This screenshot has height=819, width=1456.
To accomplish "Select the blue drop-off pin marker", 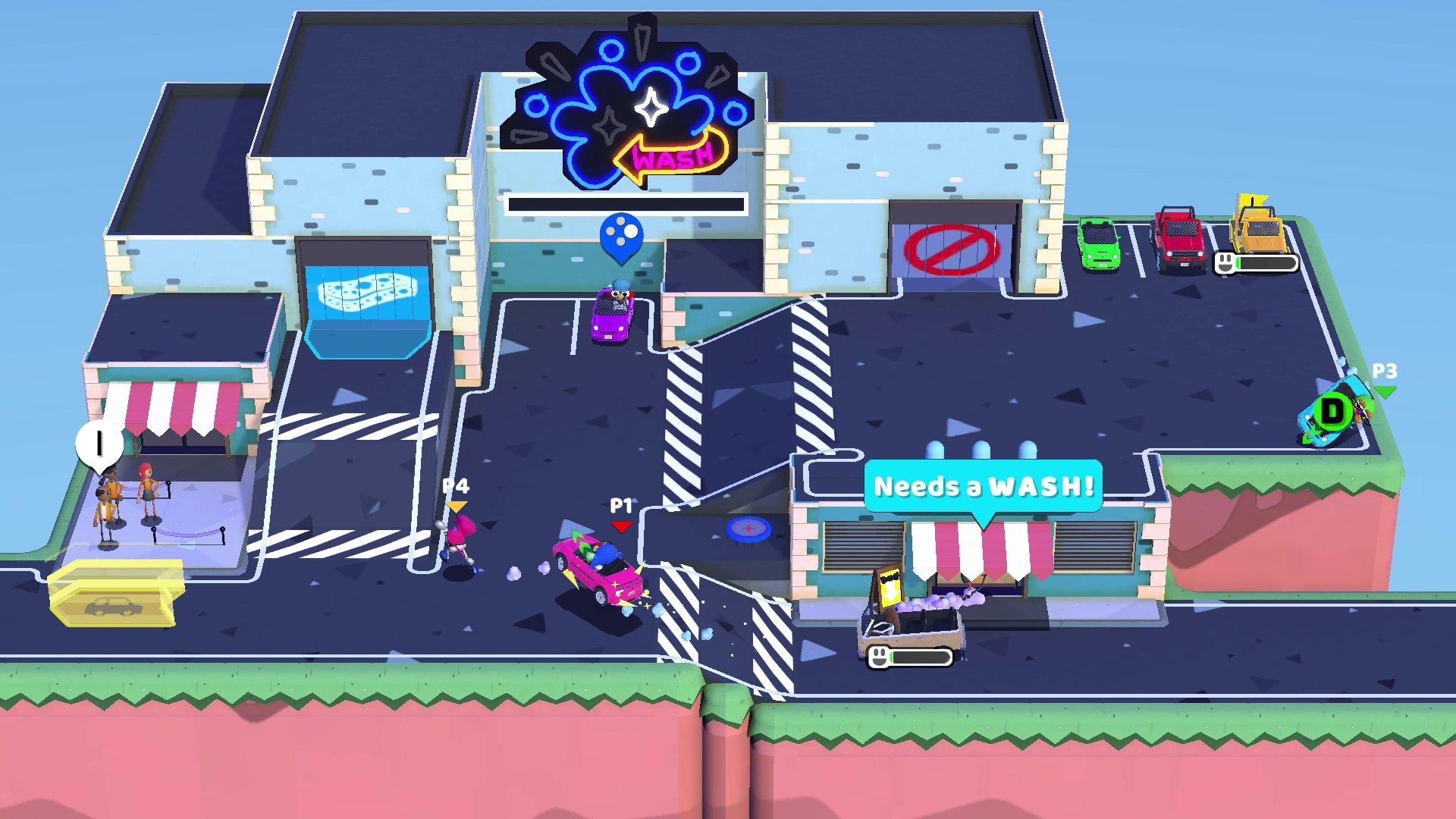I will click(x=622, y=235).
